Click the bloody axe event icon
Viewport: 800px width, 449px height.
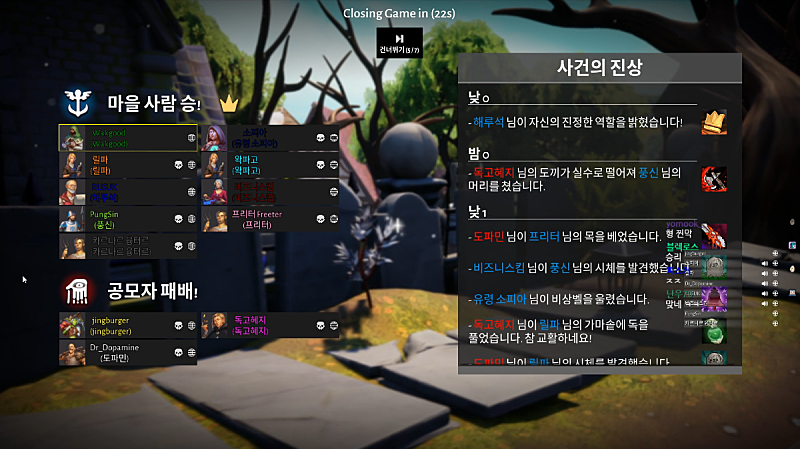pyautogui.click(x=714, y=179)
